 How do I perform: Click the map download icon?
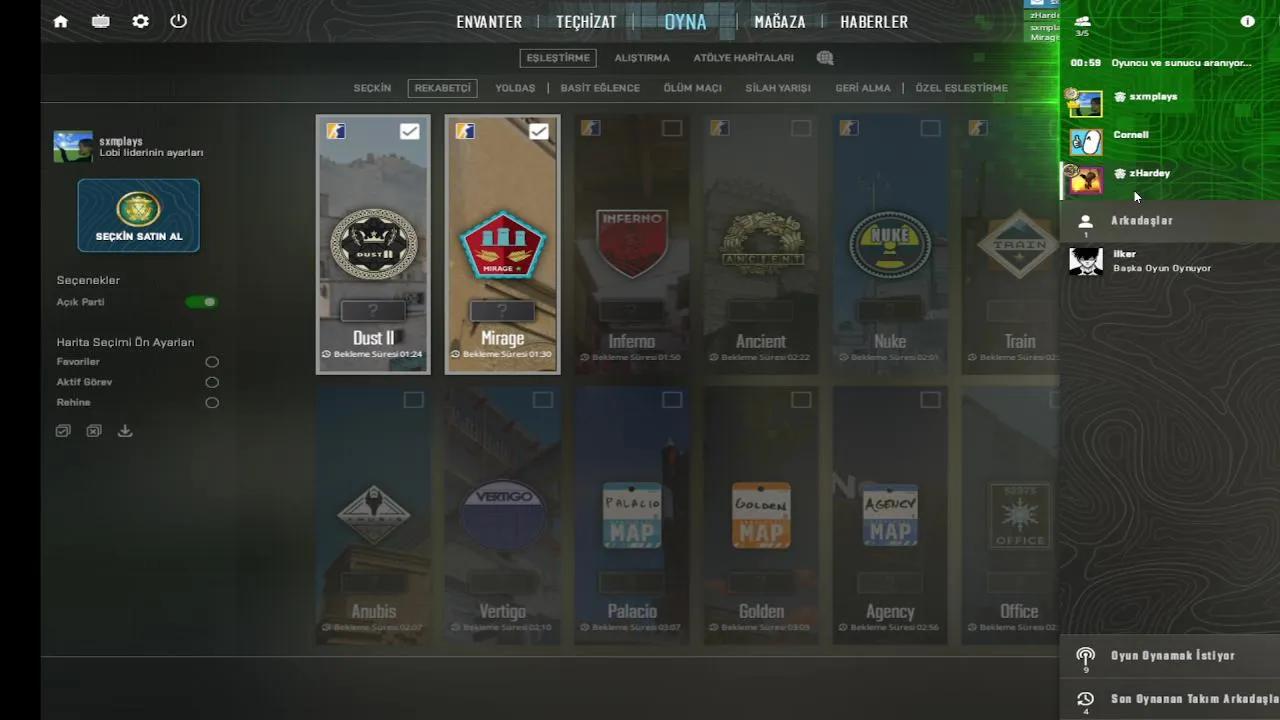coord(124,430)
